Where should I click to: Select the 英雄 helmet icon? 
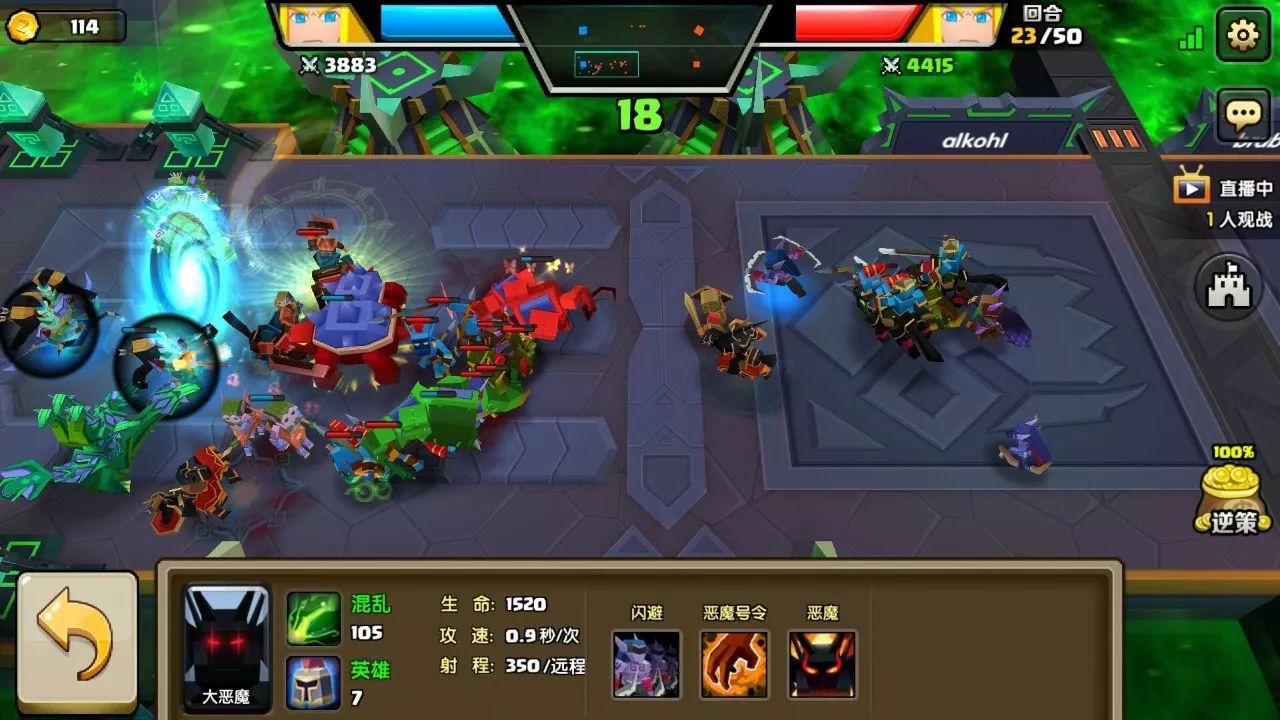[314, 683]
